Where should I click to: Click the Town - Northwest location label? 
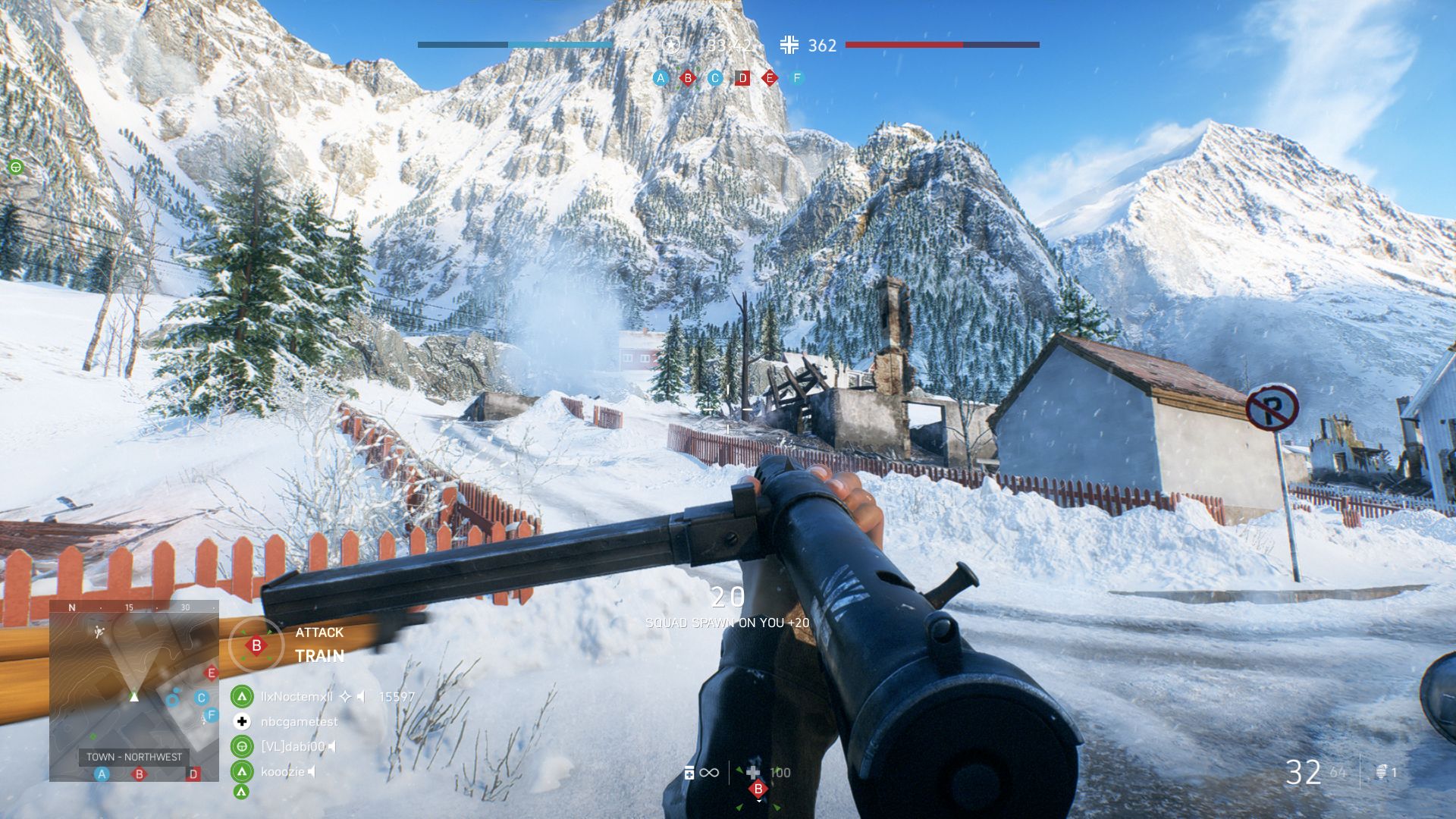[x=134, y=757]
